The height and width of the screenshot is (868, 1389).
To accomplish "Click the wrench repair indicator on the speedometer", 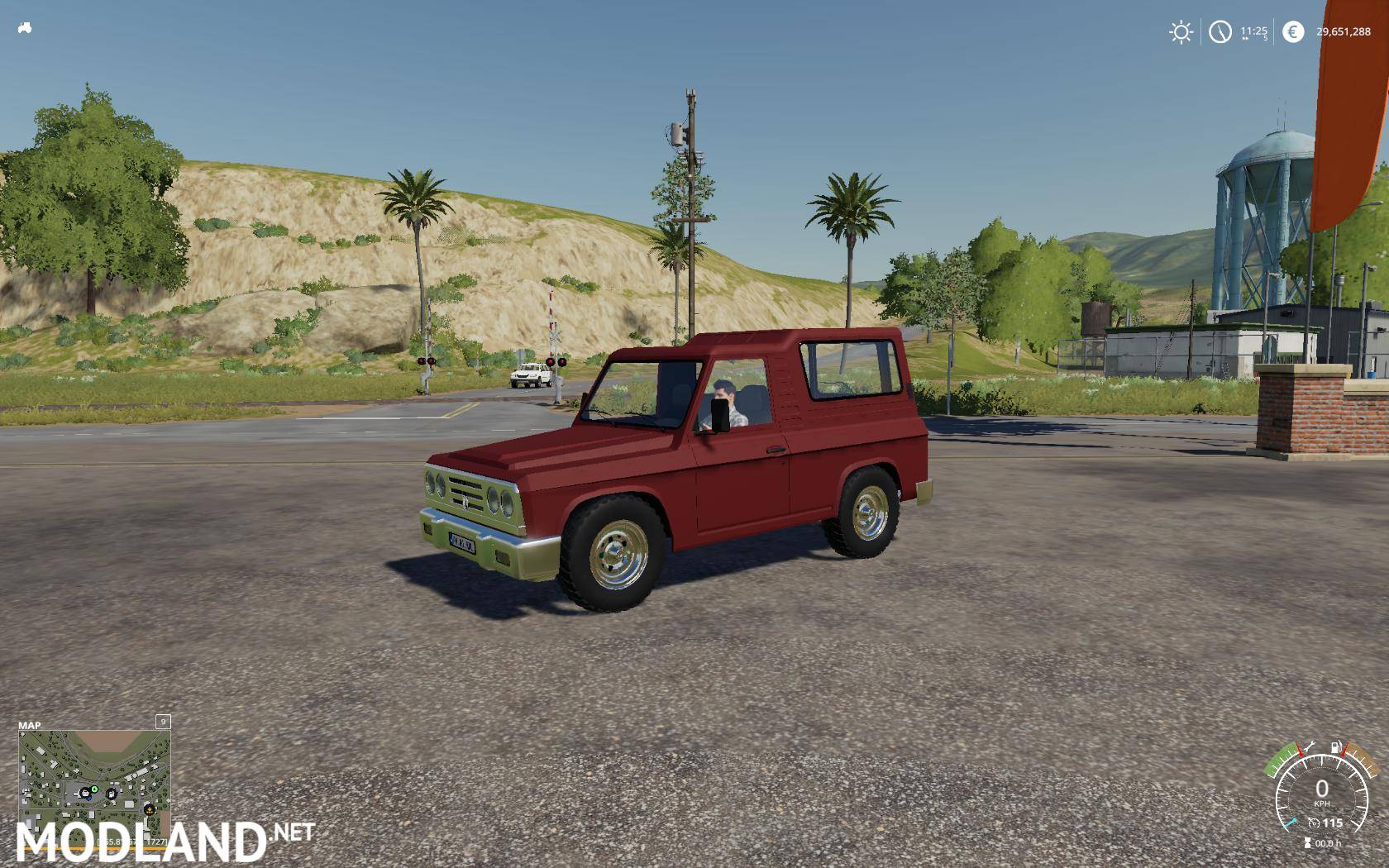I will 1307,746.
